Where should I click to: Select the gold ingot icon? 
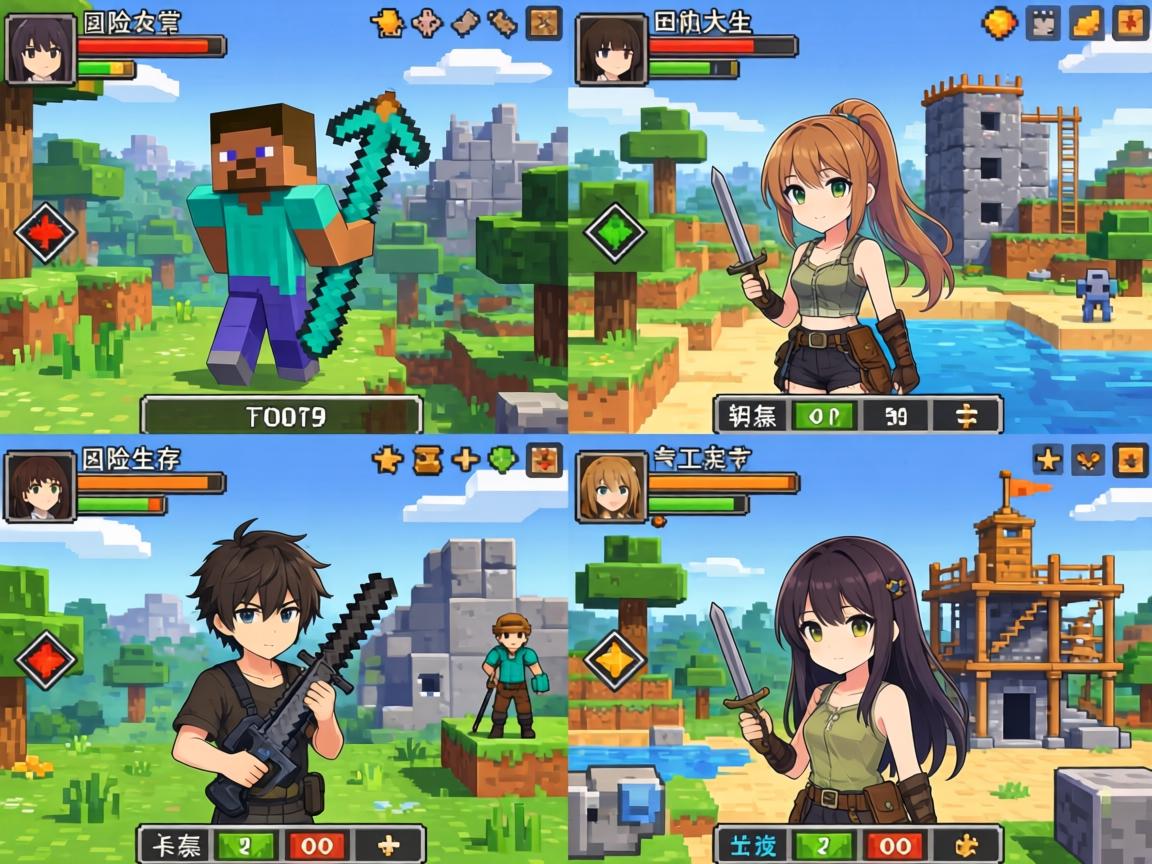[1087, 22]
